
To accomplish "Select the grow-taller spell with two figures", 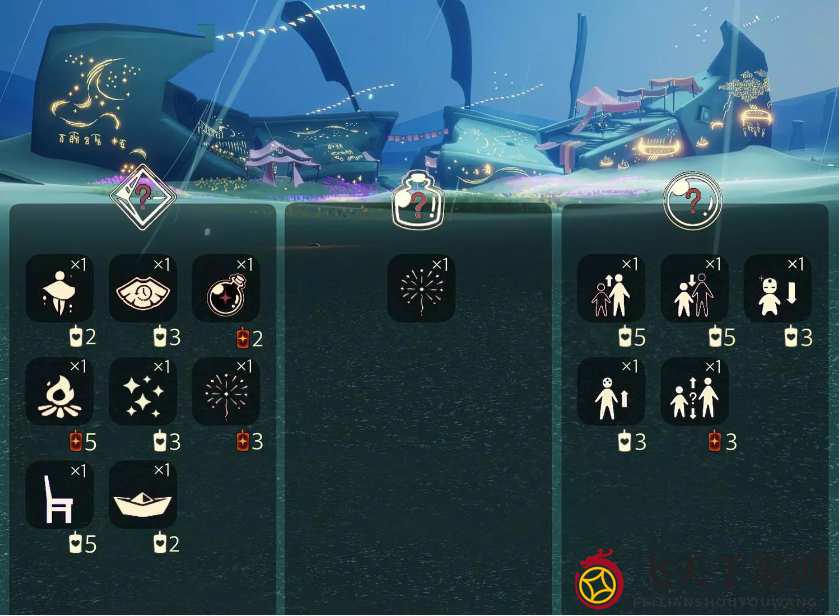I will pos(611,288).
